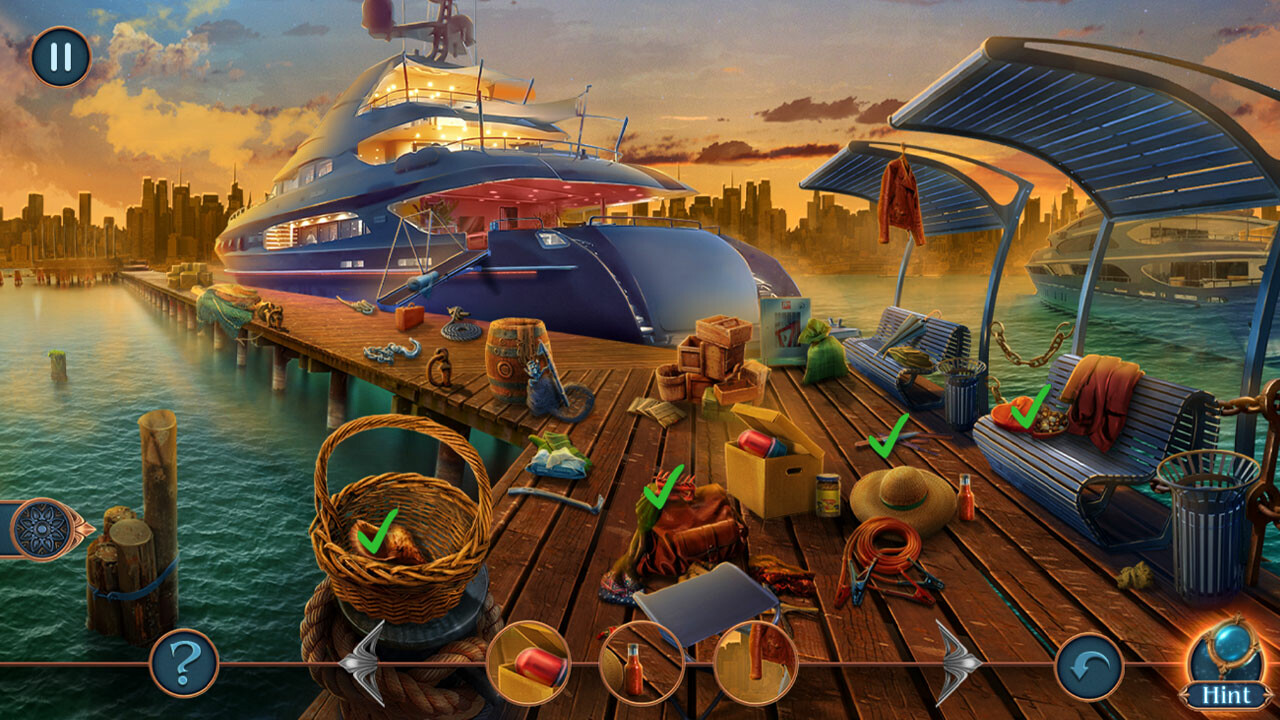Click the straw hat on the dock
The width and height of the screenshot is (1280, 720).
click(x=900, y=495)
